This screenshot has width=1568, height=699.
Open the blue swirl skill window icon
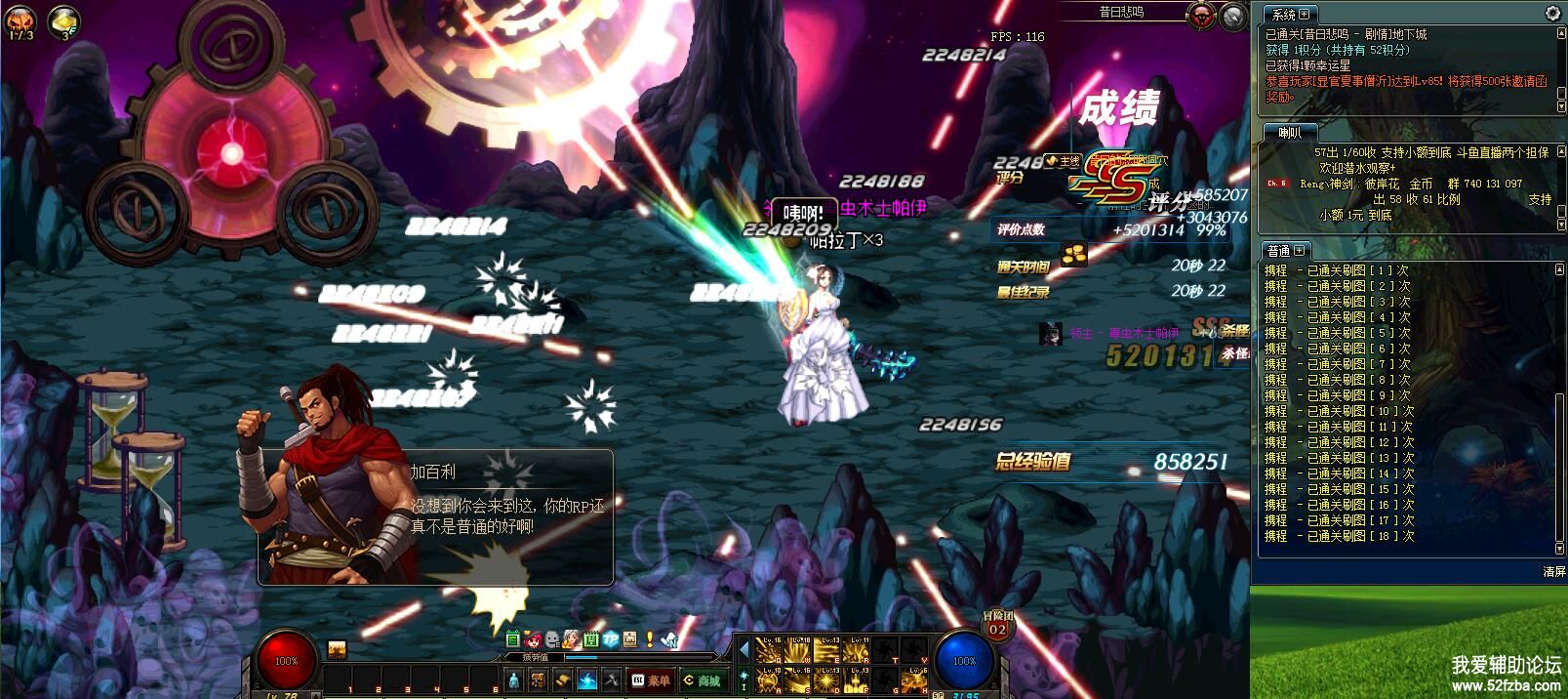[x=587, y=680]
